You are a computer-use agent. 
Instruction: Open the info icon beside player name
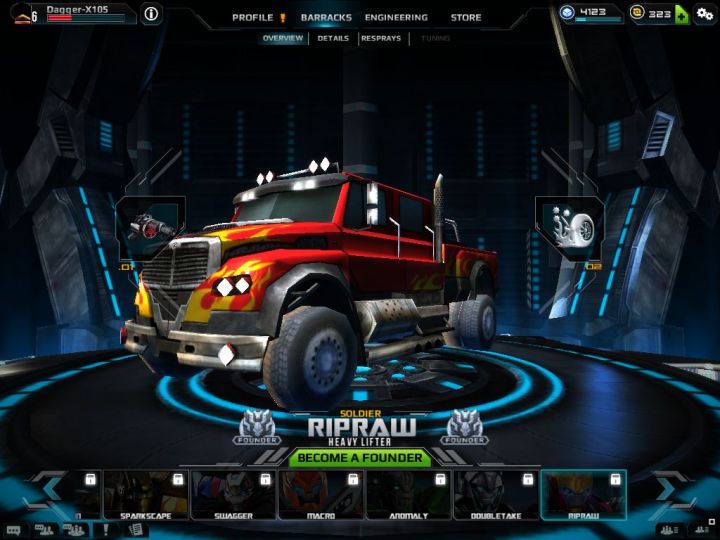[151, 14]
